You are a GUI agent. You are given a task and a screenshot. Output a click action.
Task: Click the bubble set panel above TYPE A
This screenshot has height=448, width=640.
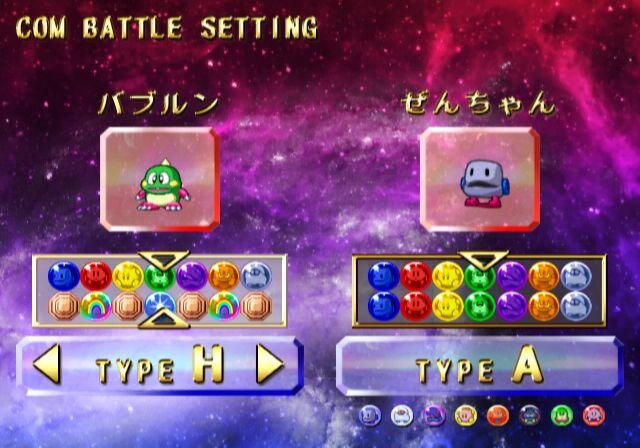point(479,290)
